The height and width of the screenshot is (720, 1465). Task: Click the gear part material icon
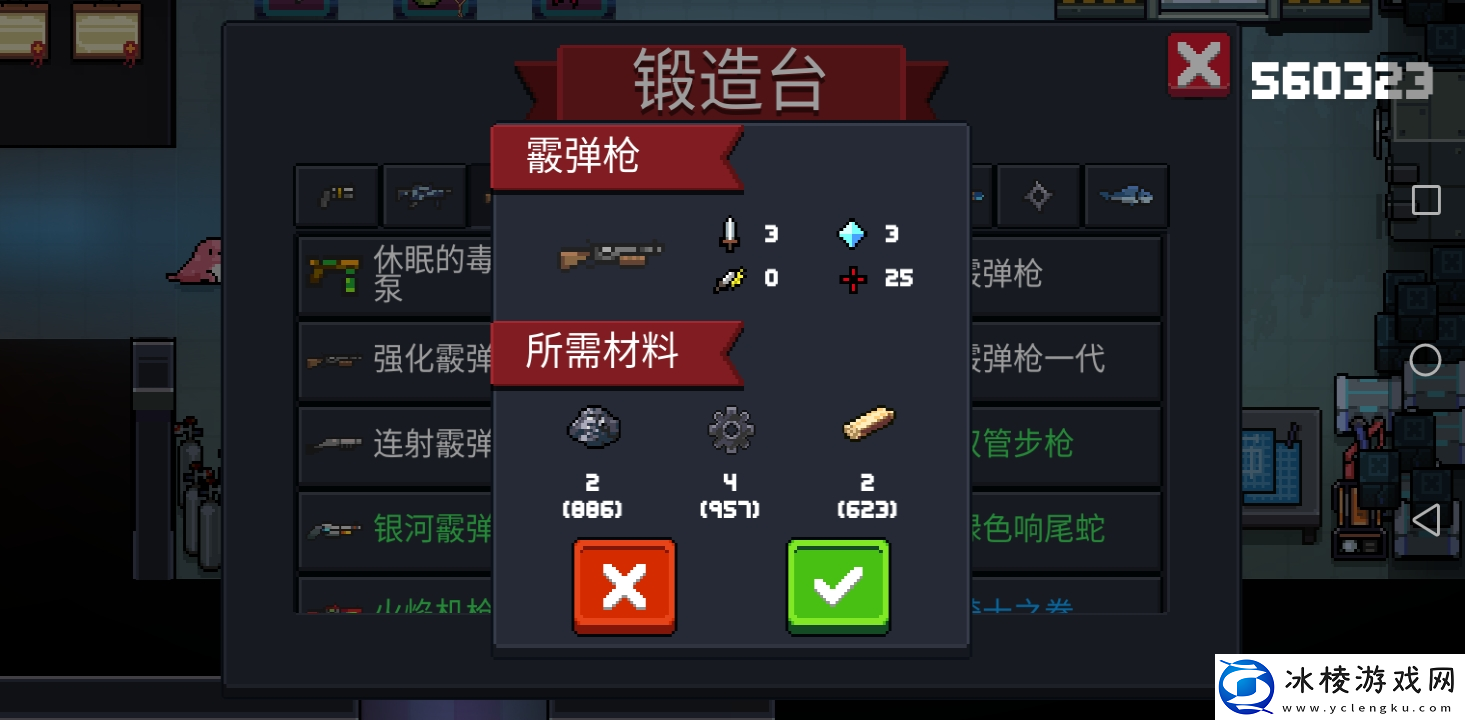[729, 427]
